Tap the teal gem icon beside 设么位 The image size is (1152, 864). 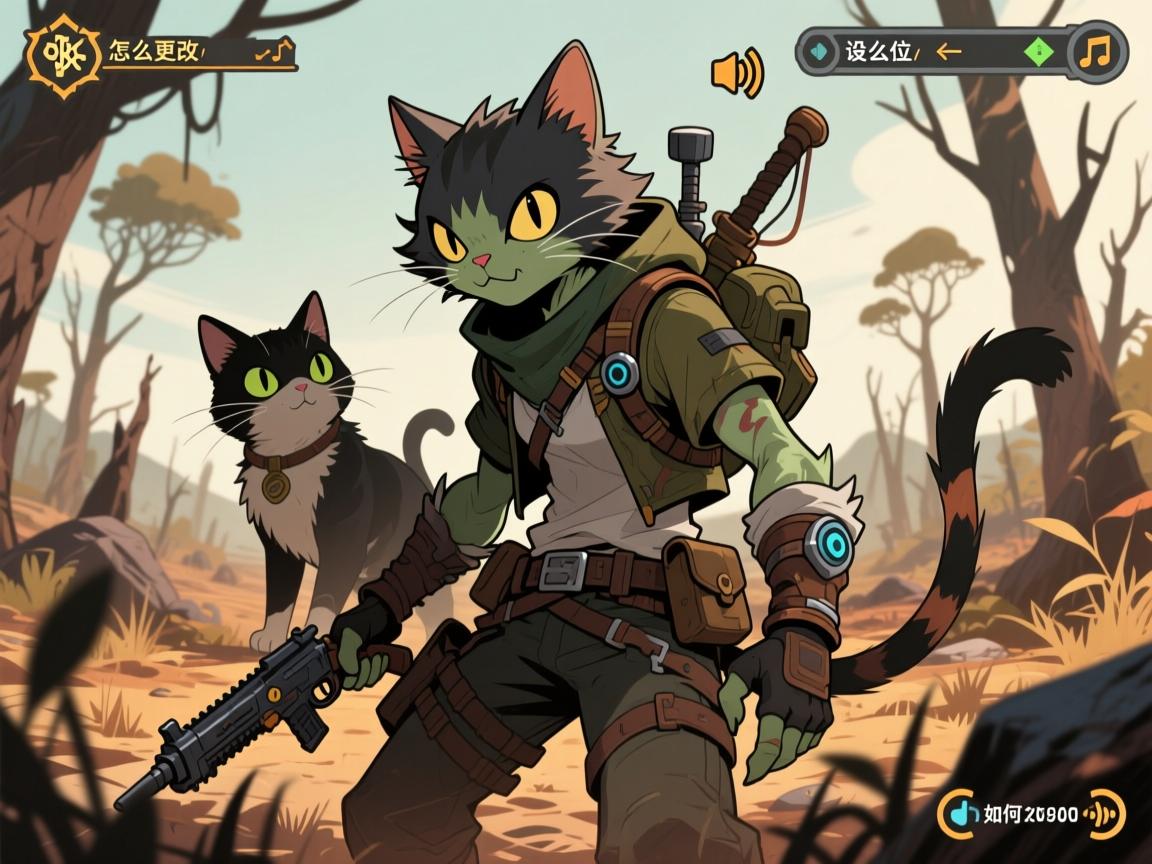pos(820,51)
